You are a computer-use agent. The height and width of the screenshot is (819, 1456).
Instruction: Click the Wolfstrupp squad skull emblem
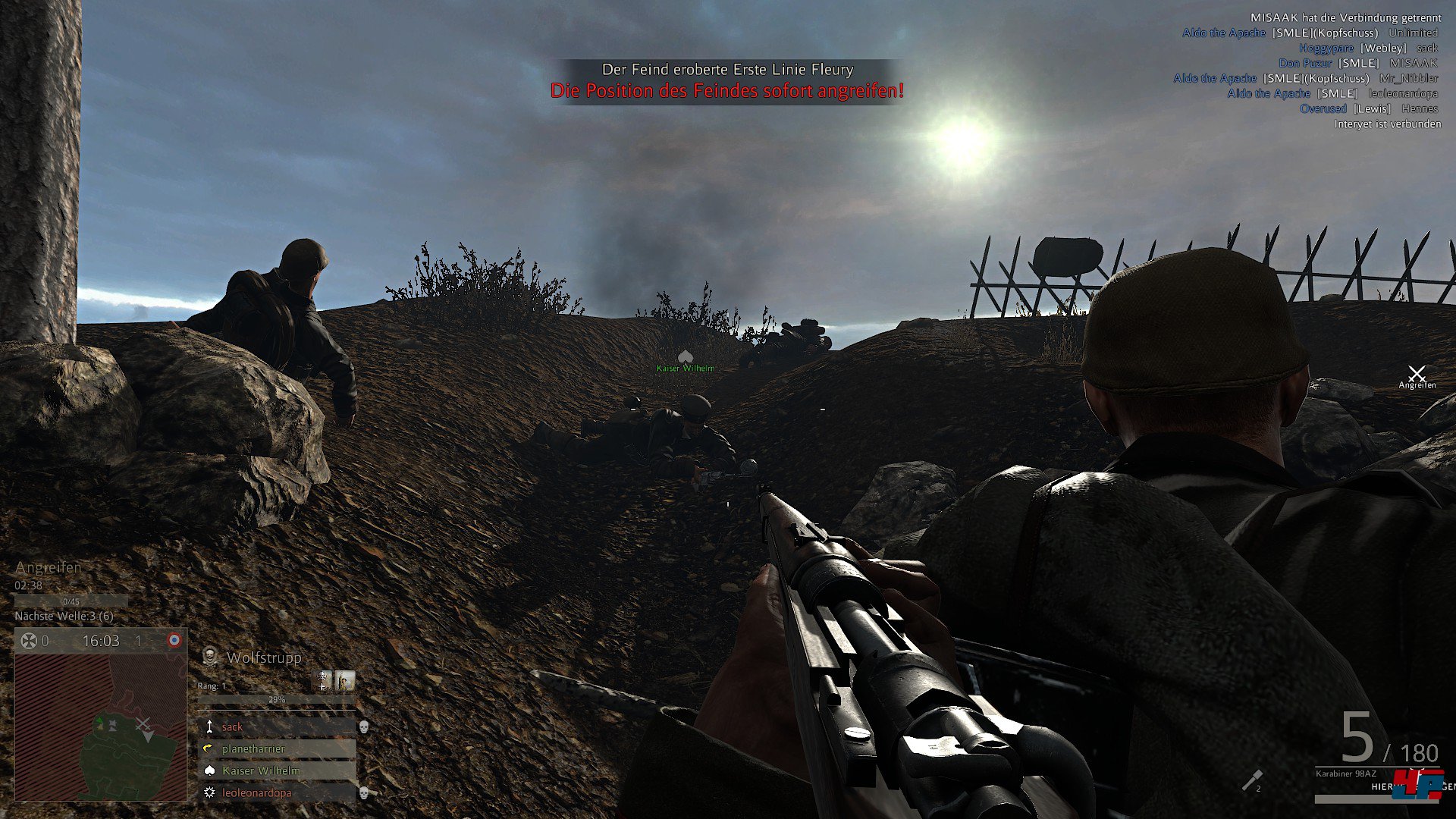pos(210,657)
